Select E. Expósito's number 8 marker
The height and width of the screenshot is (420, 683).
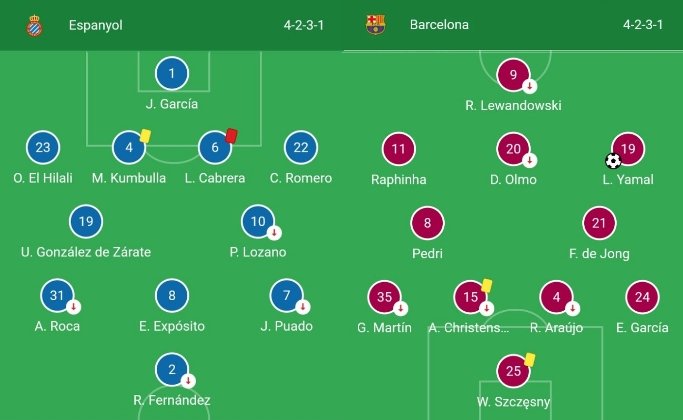pos(172,296)
